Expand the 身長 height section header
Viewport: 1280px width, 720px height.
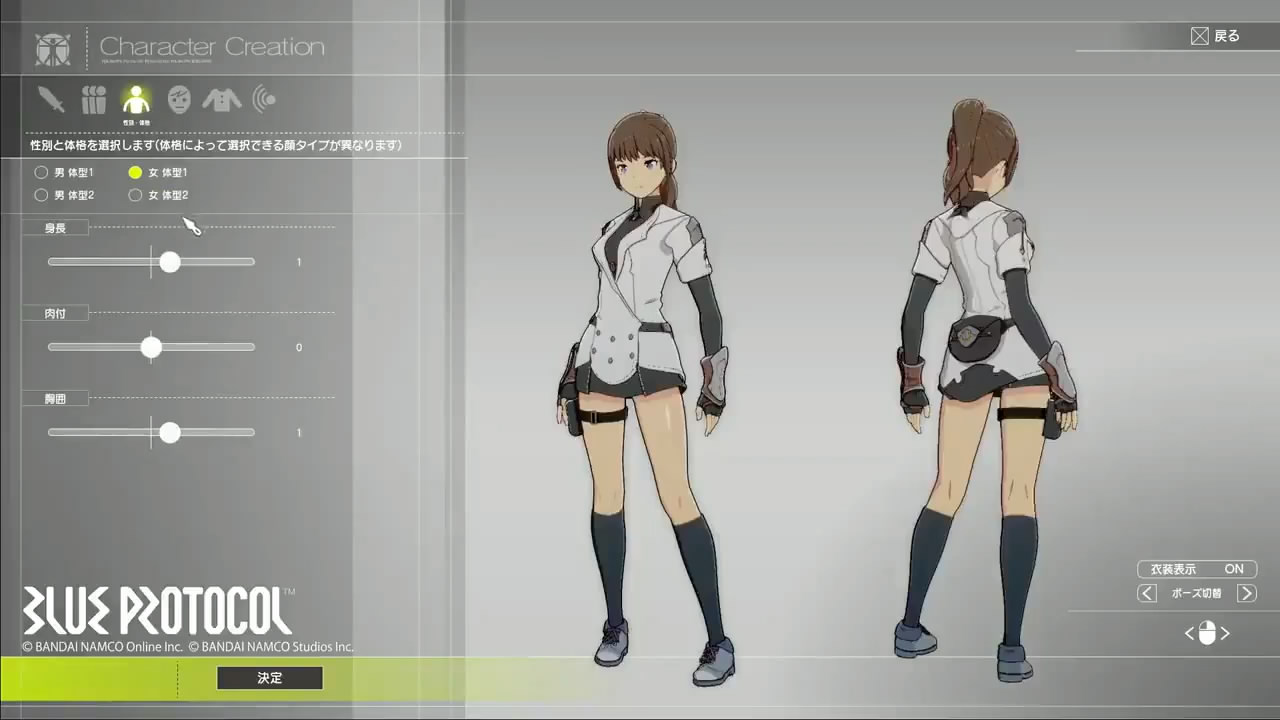pos(56,227)
